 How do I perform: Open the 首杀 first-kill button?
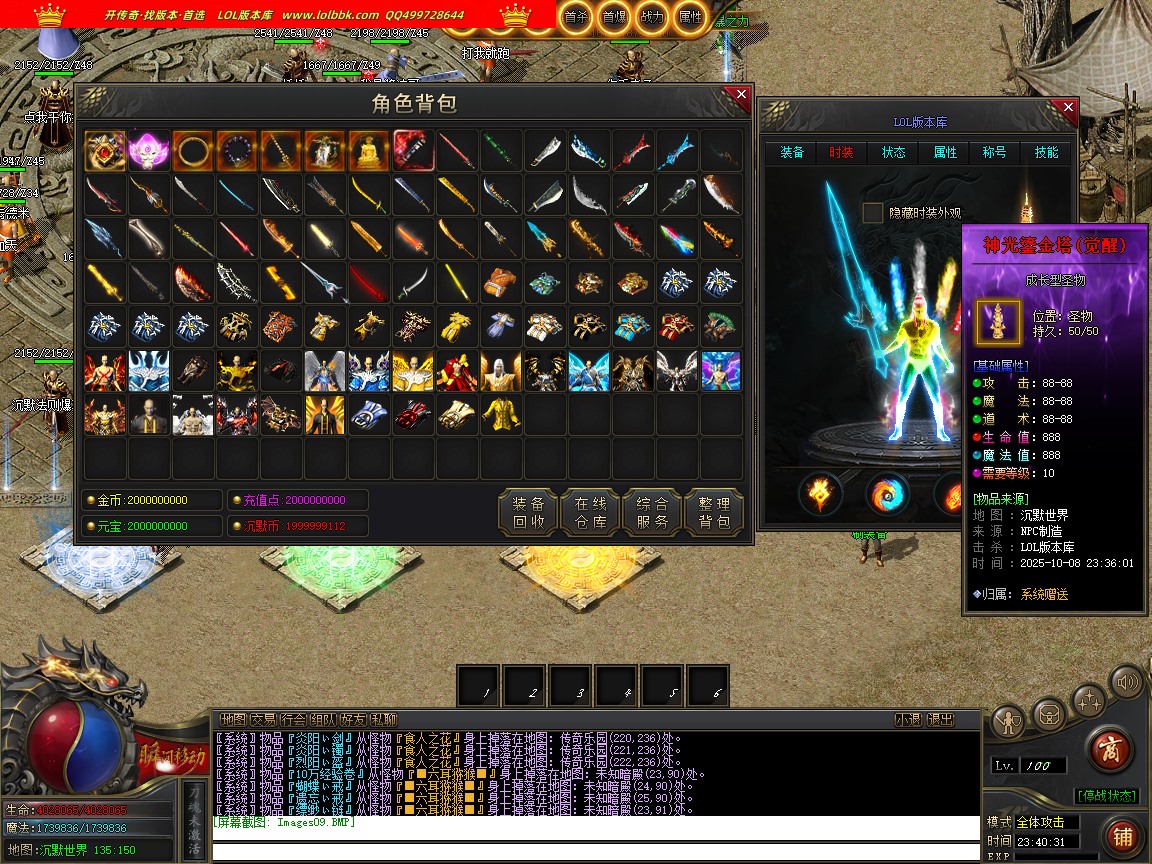point(575,17)
